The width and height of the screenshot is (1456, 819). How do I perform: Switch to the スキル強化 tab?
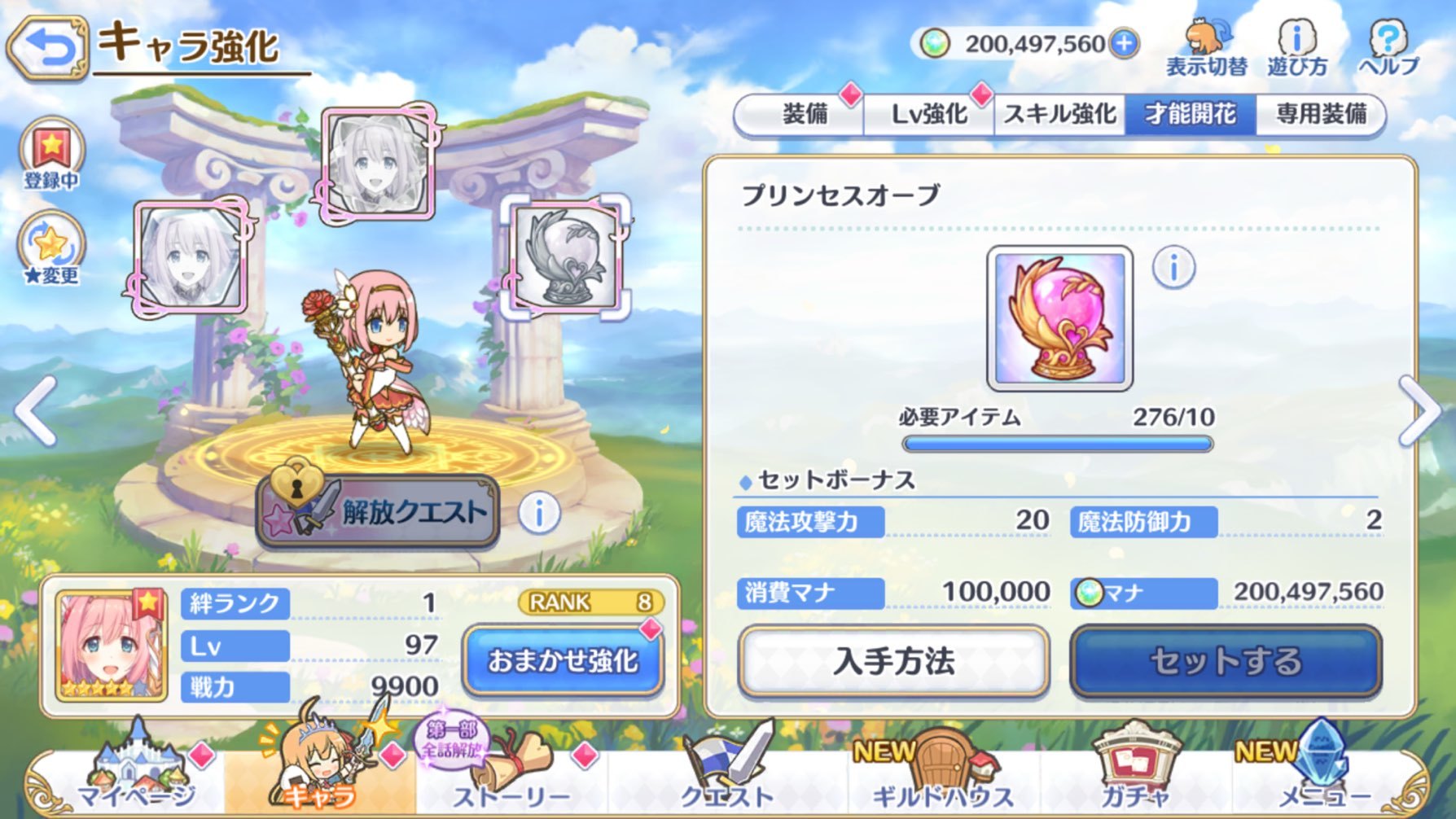pos(1059,116)
